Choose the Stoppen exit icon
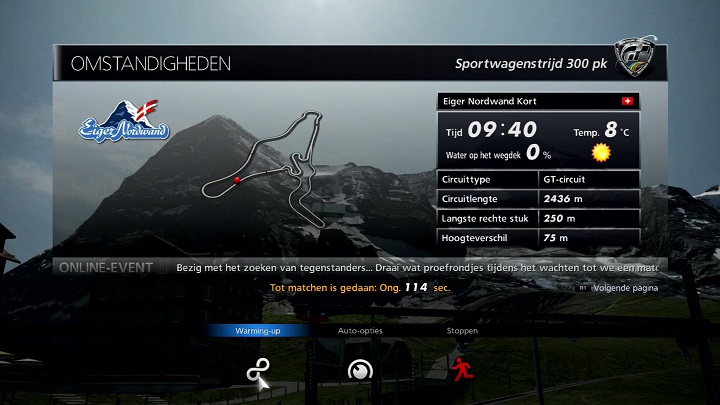The image size is (720, 405). tap(461, 369)
